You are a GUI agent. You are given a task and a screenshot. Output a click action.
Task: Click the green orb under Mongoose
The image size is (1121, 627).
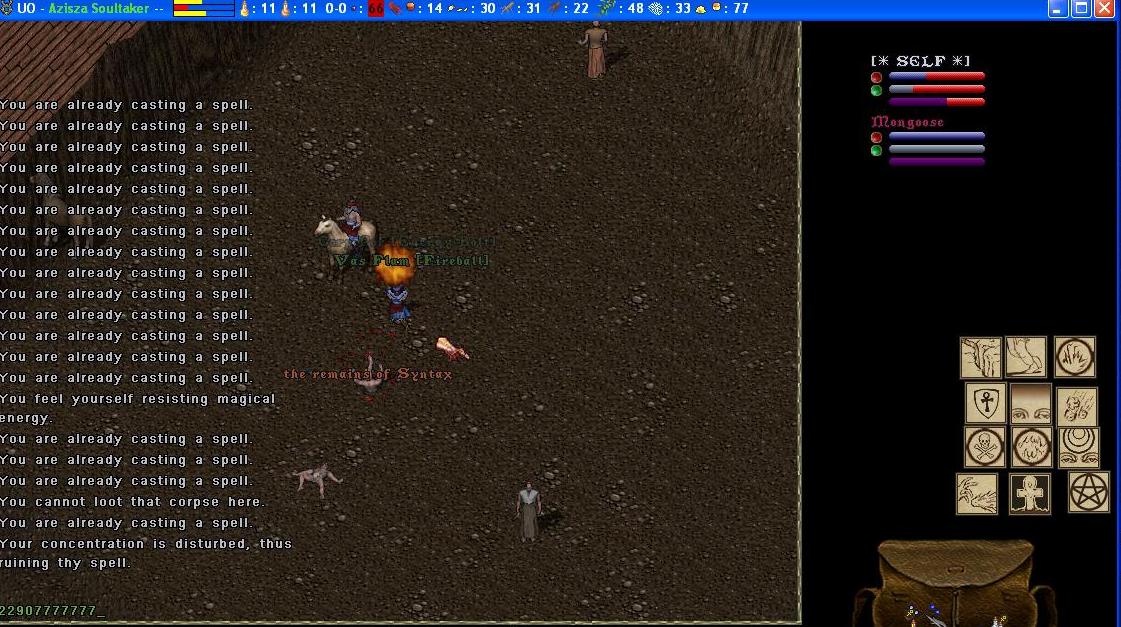point(876,150)
